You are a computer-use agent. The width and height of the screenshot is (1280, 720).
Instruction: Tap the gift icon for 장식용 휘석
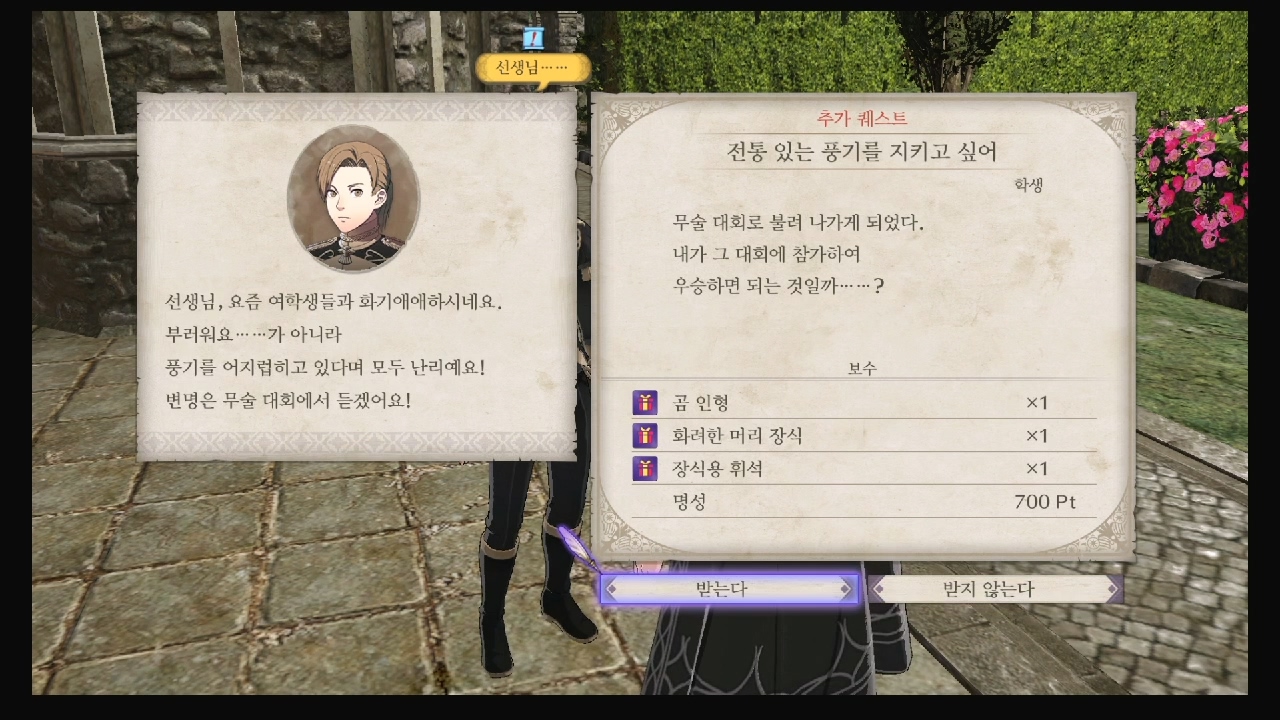pos(643,468)
